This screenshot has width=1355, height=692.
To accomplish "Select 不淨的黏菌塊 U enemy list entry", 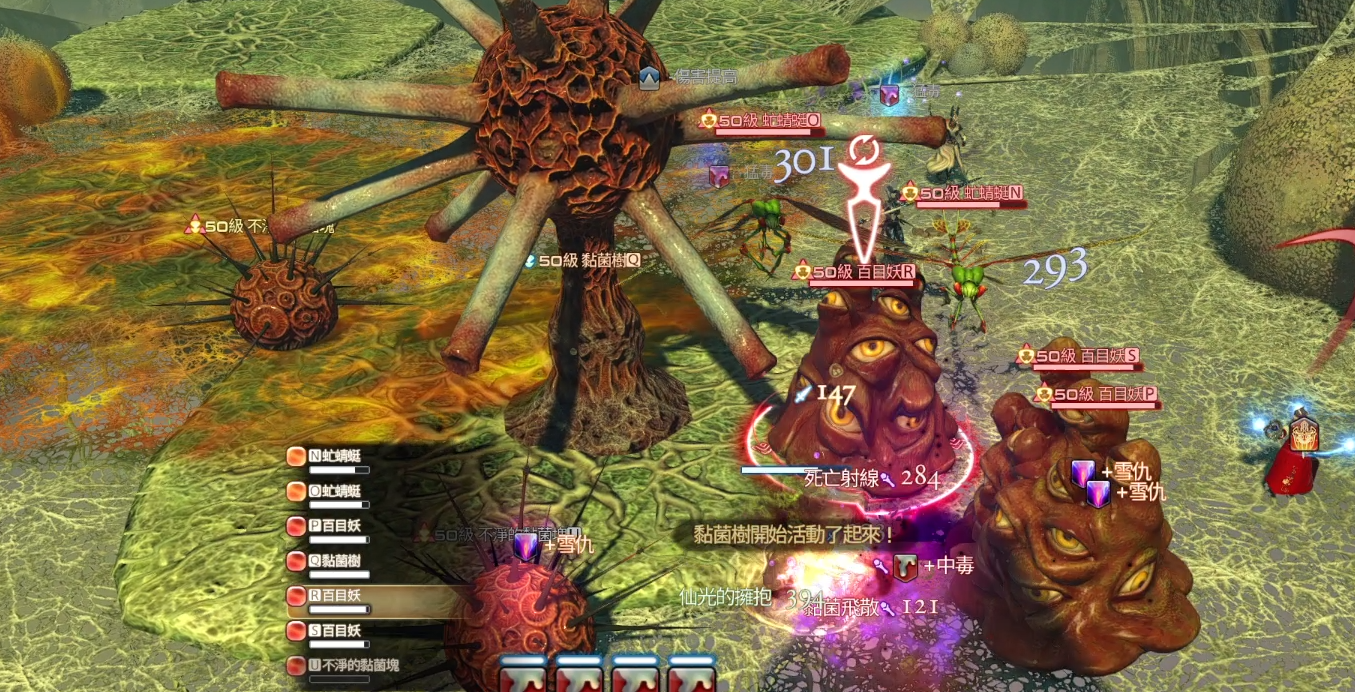I will [345, 665].
